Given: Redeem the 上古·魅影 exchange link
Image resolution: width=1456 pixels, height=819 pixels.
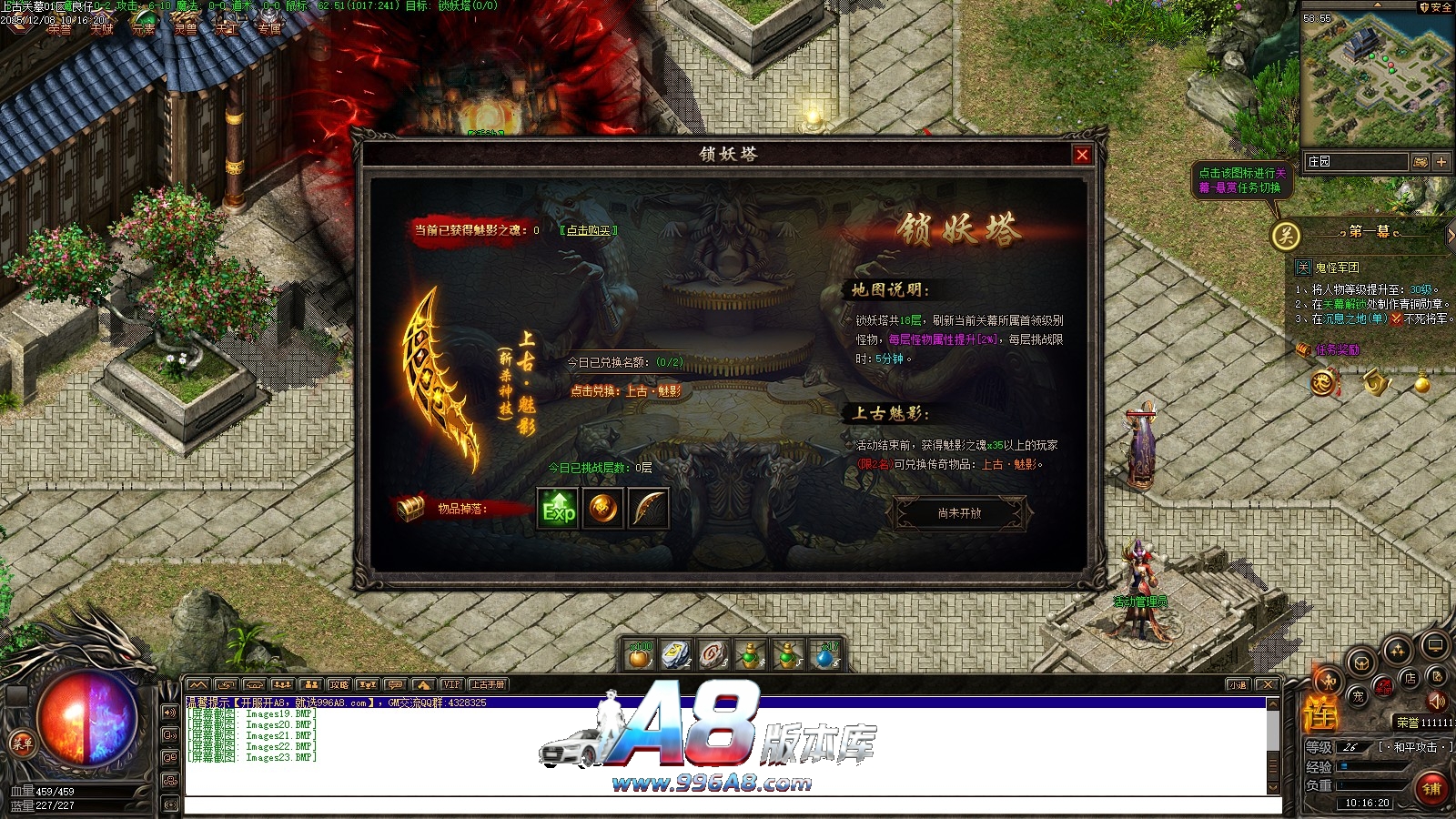Looking at the screenshot, I should tap(625, 391).
